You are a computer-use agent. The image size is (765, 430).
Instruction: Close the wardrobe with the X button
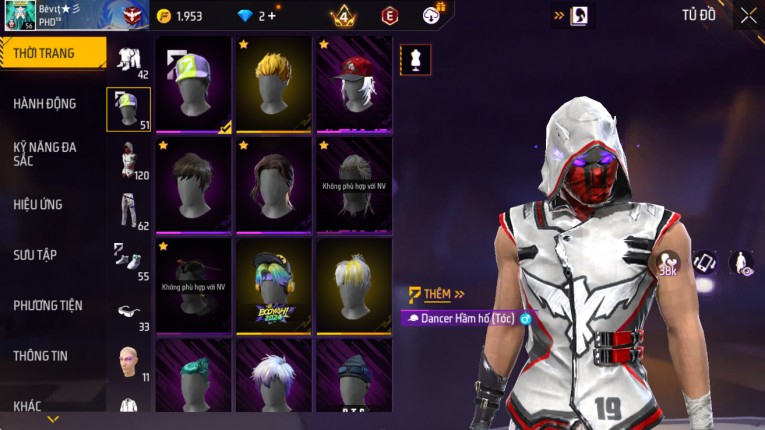(x=748, y=15)
